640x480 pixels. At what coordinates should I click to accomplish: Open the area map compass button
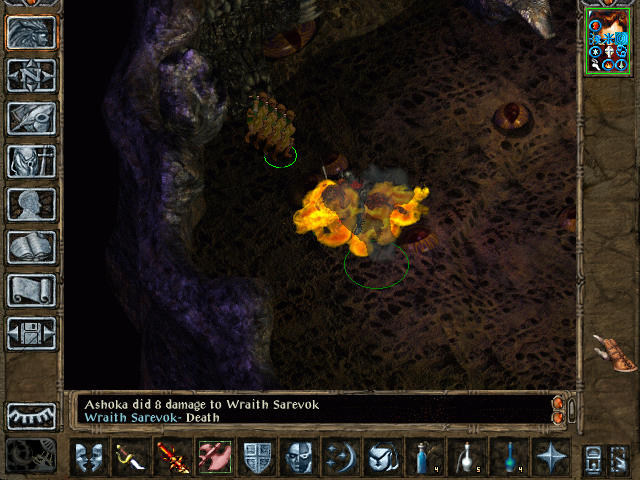click(x=31, y=76)
